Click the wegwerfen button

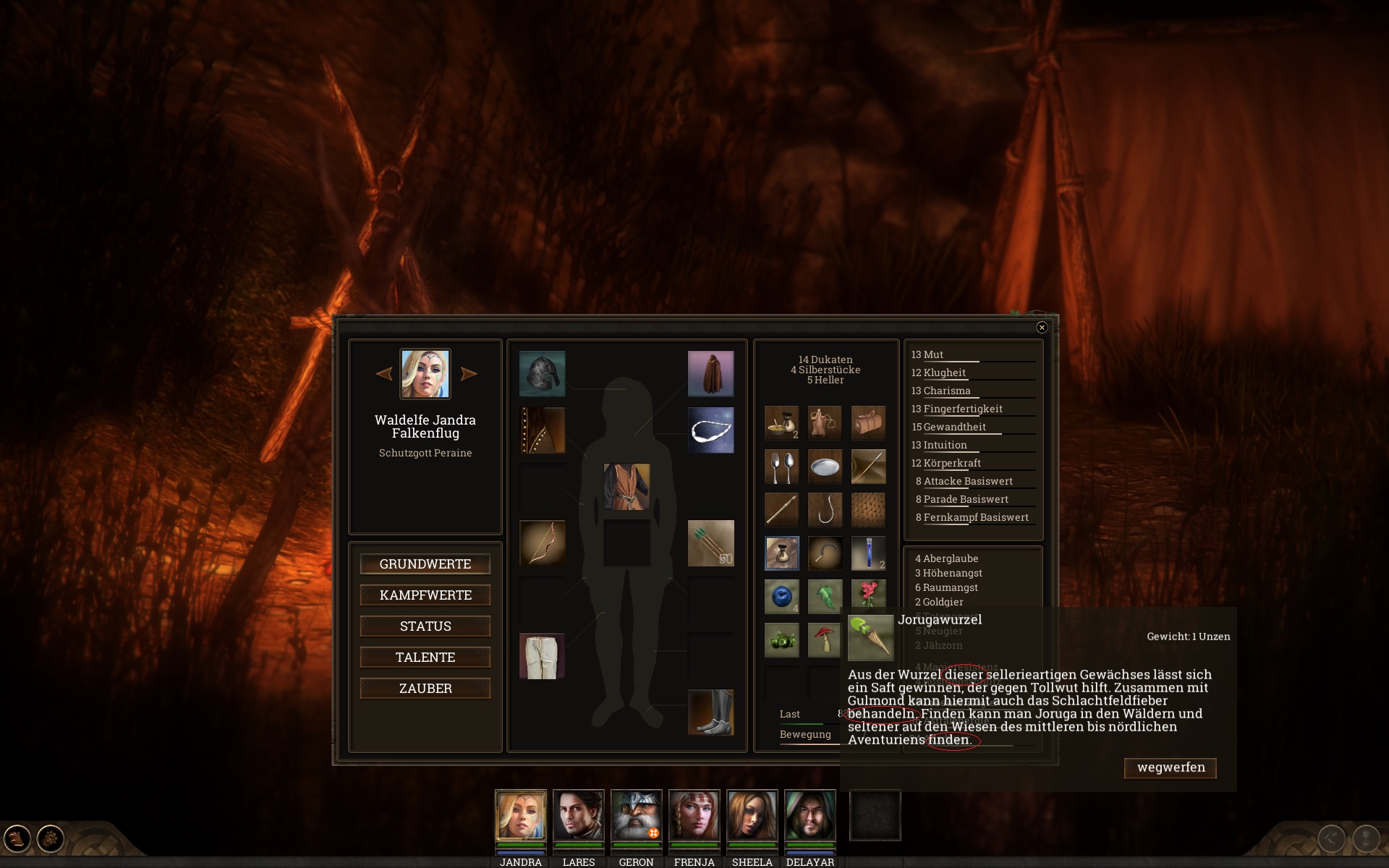(1171, 767)
